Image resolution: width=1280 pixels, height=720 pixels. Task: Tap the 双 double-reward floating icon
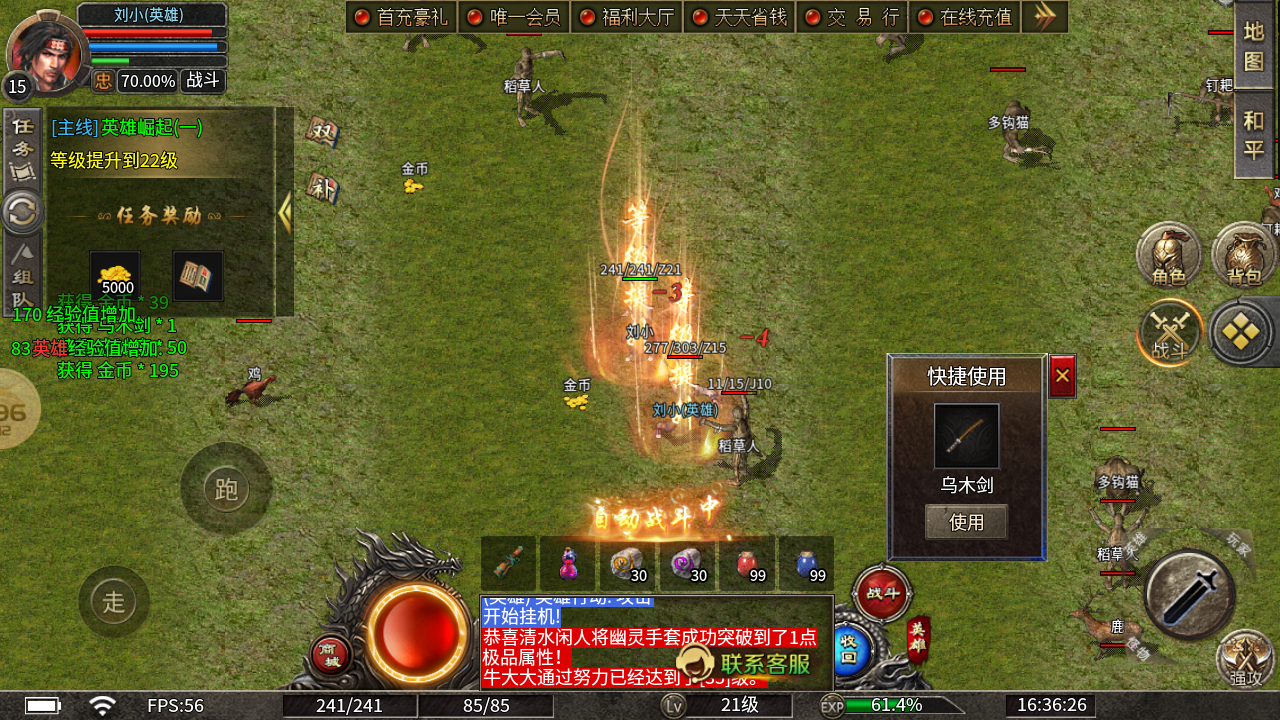point(323,133)
